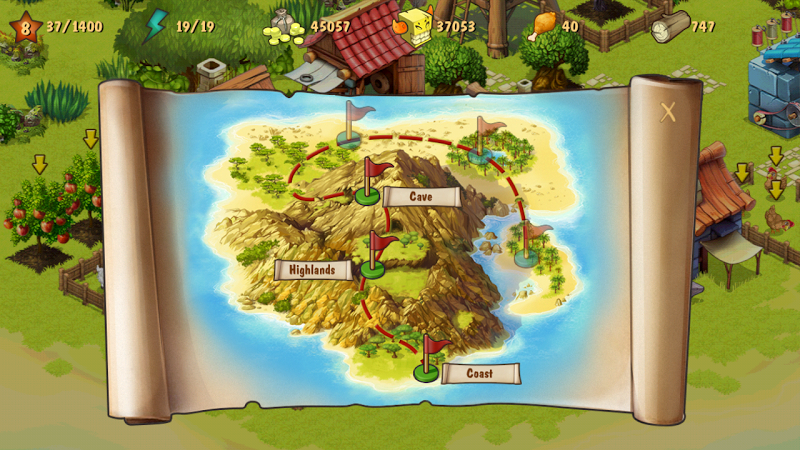Choose the Highlands location label

313,270
